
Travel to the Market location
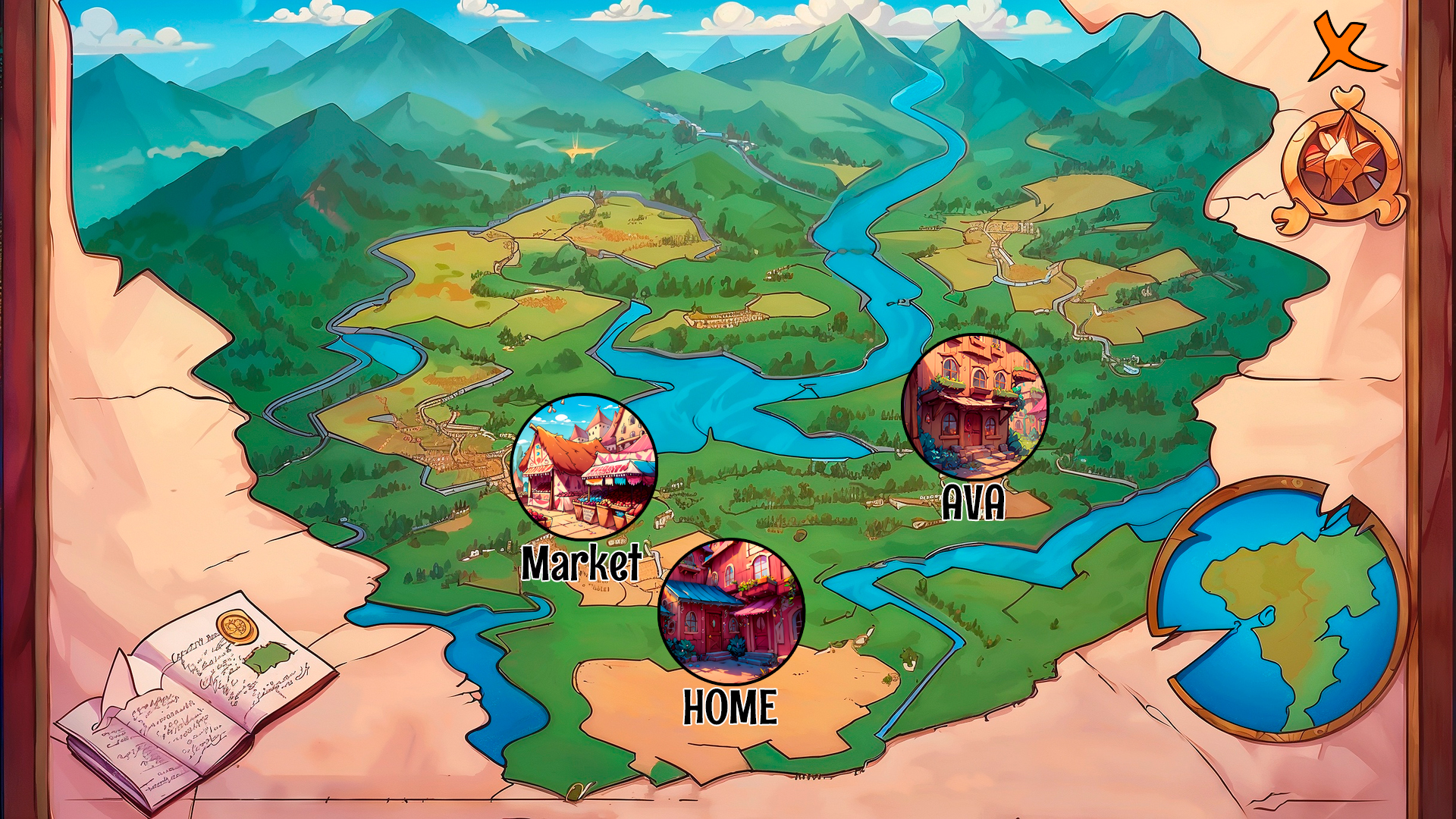(x=584, y=466)
